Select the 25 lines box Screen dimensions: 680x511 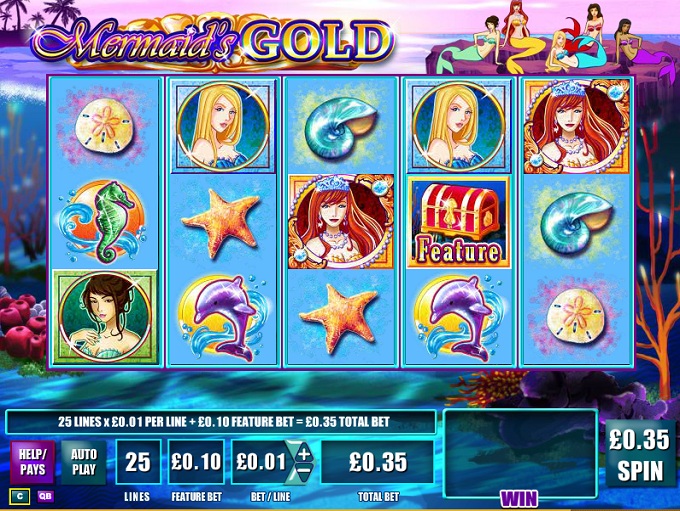tap(137, 461)
